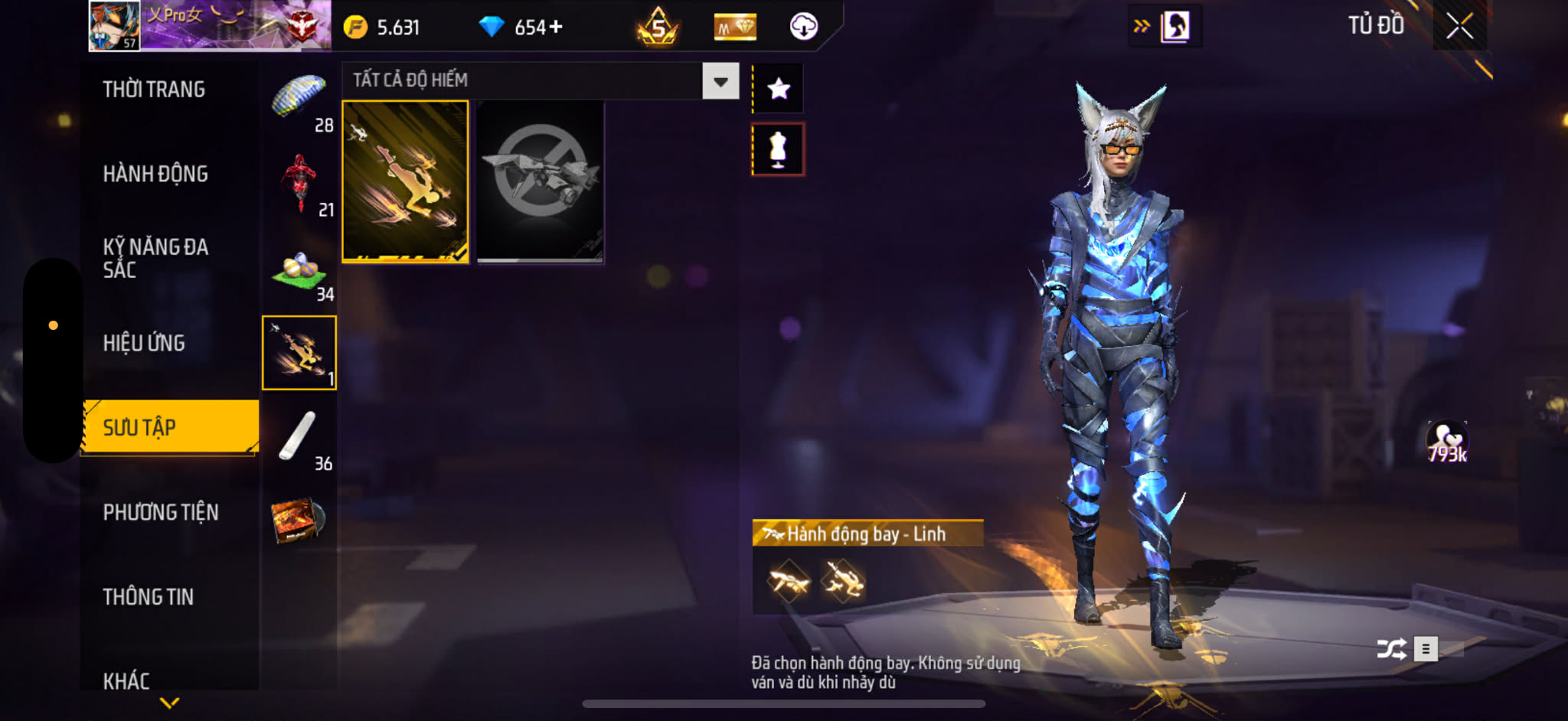Screen dimensions: 1568x721
Task: Open the KHÁC category
Action: [126, 680]
